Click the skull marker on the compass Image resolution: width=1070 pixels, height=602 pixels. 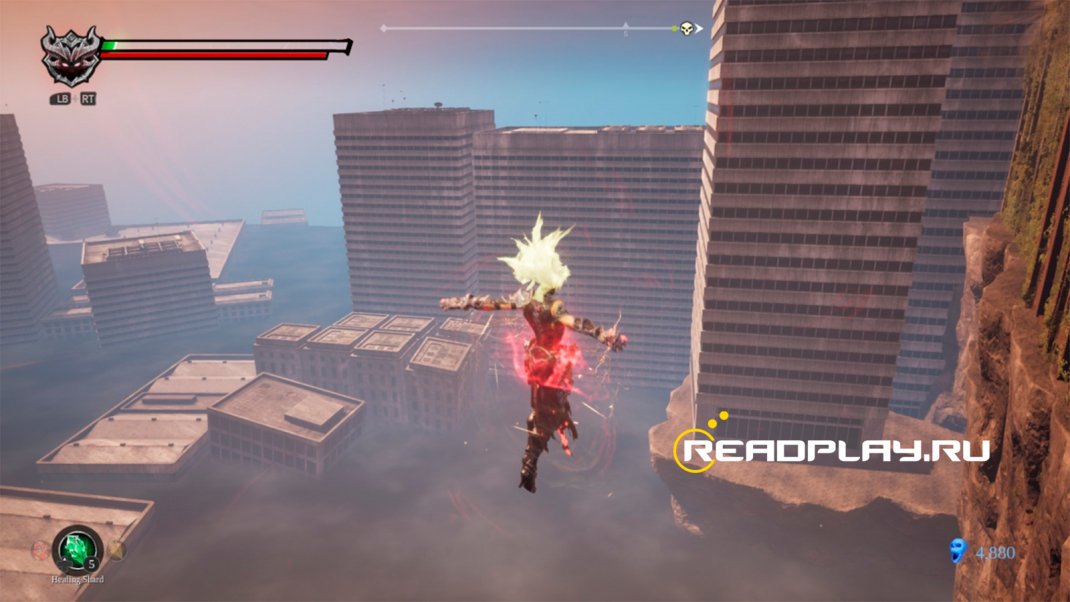point(687,28)
